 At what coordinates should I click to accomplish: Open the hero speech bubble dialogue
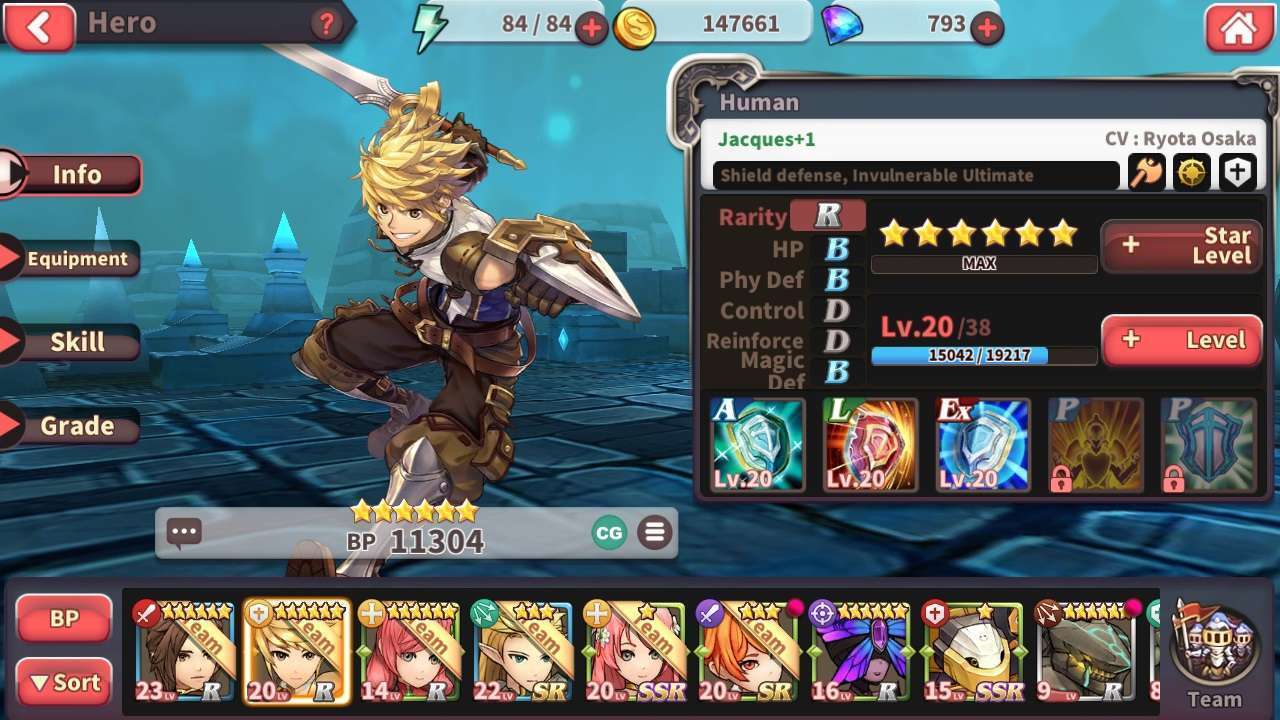(x=184, y=533)
